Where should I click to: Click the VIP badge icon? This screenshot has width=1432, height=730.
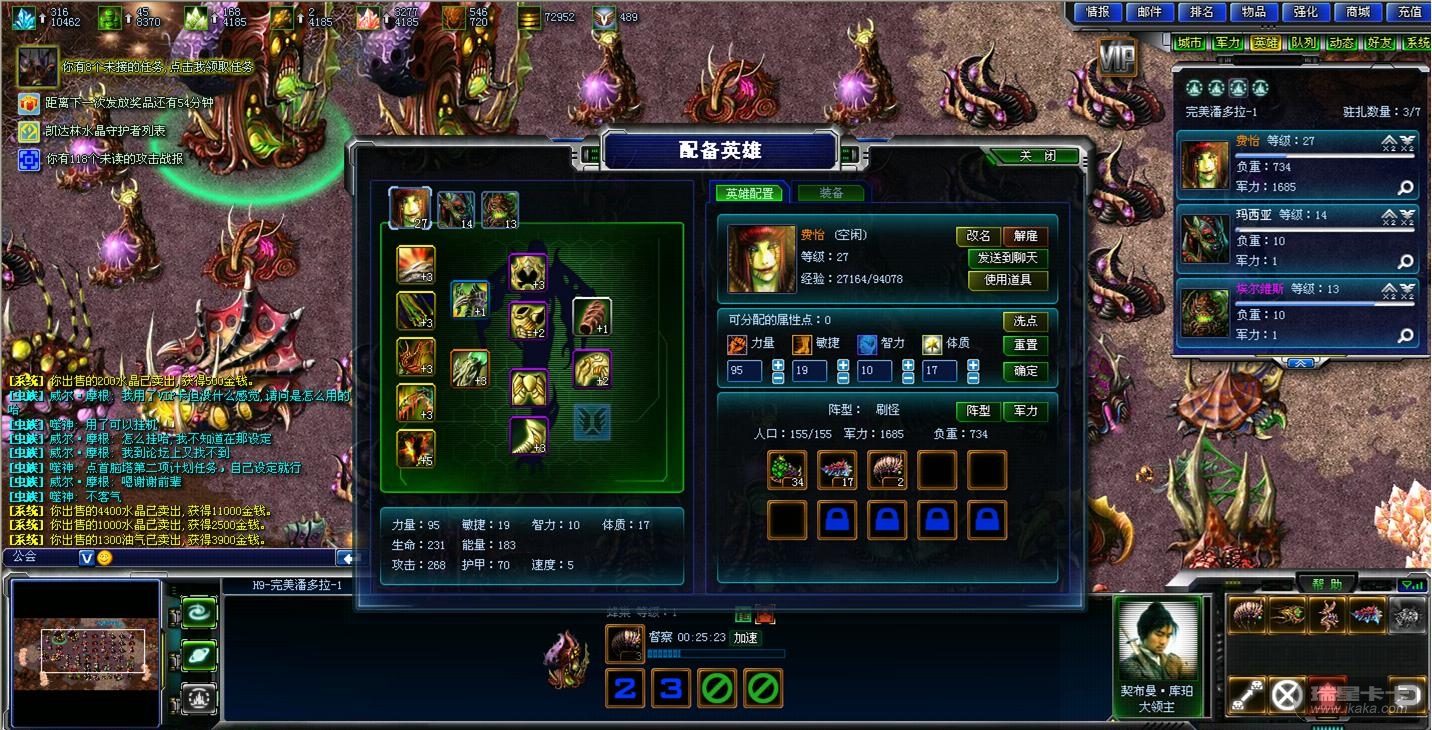[1117, 58]
